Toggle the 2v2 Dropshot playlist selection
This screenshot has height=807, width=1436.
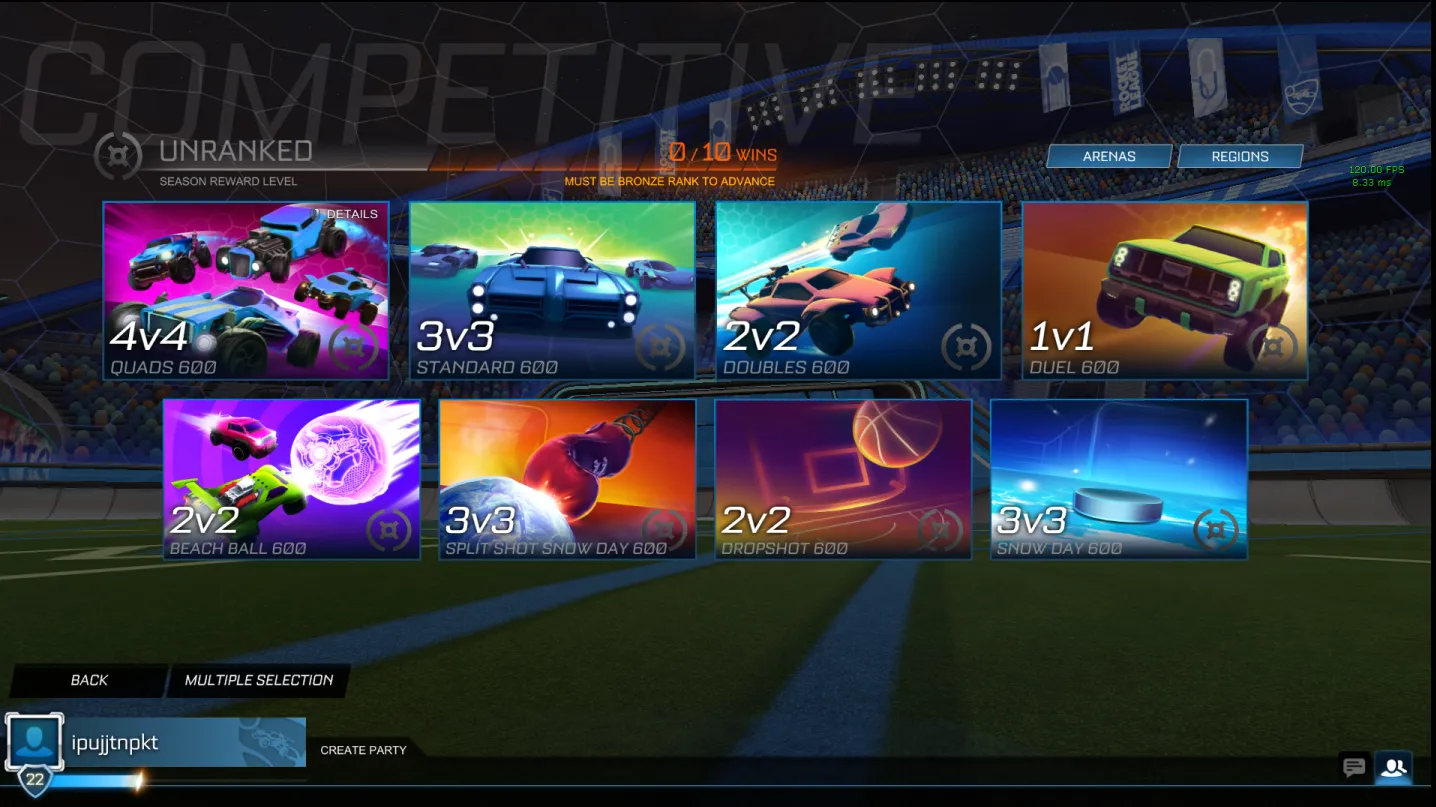[x=844, y=478]
